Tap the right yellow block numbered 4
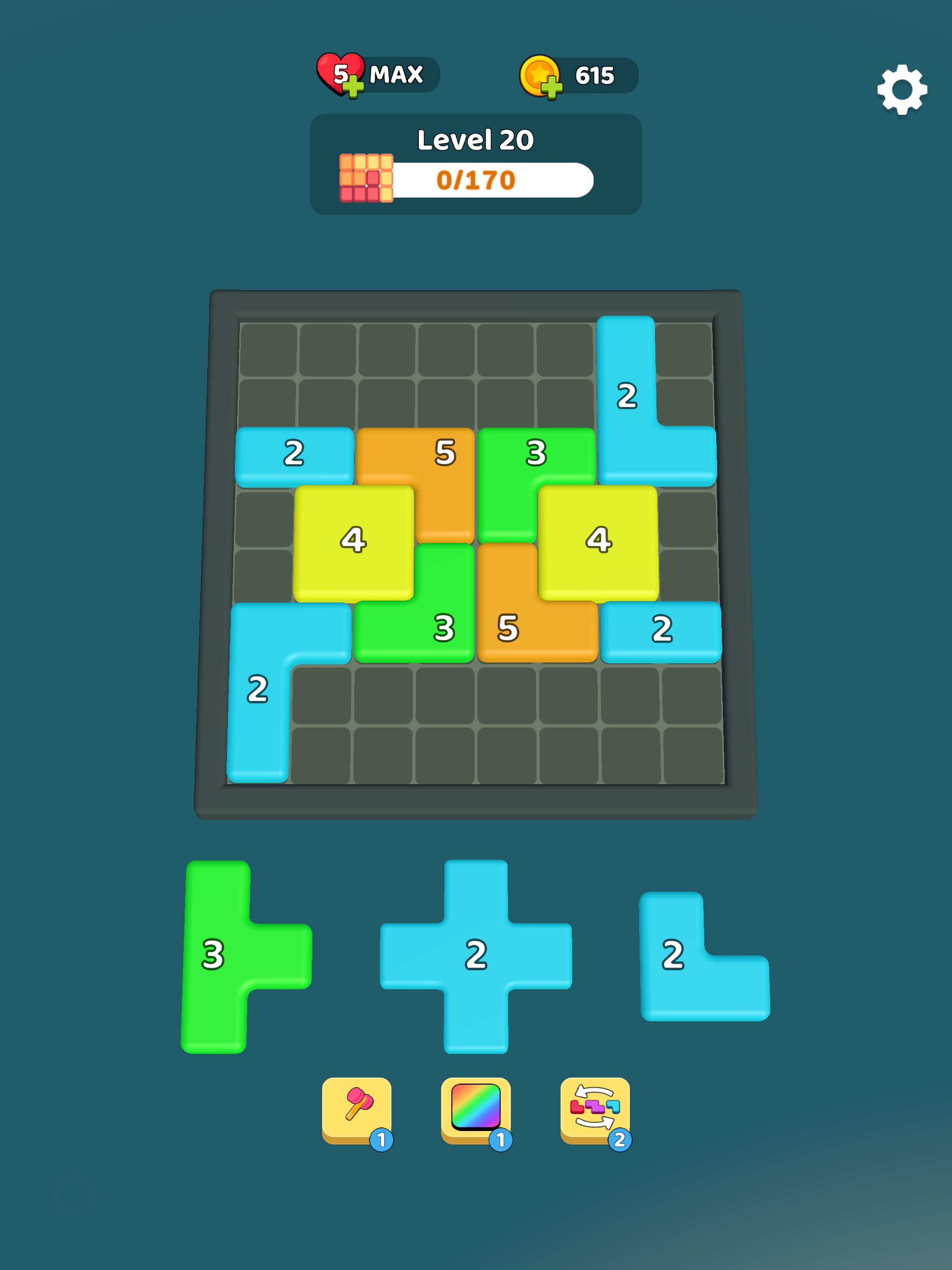 pos(598,540)
